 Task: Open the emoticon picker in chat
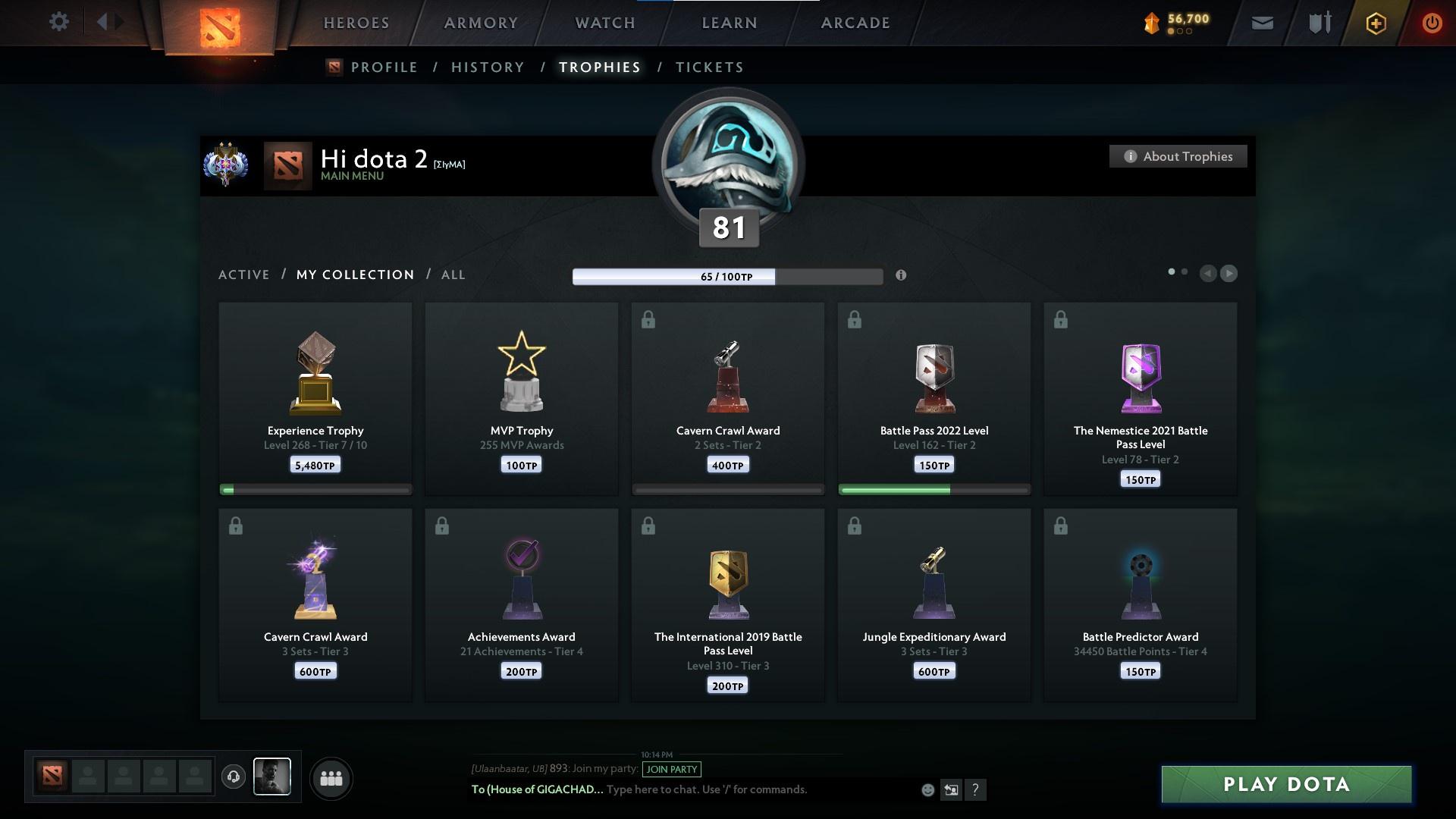click(x=927, y=789)
